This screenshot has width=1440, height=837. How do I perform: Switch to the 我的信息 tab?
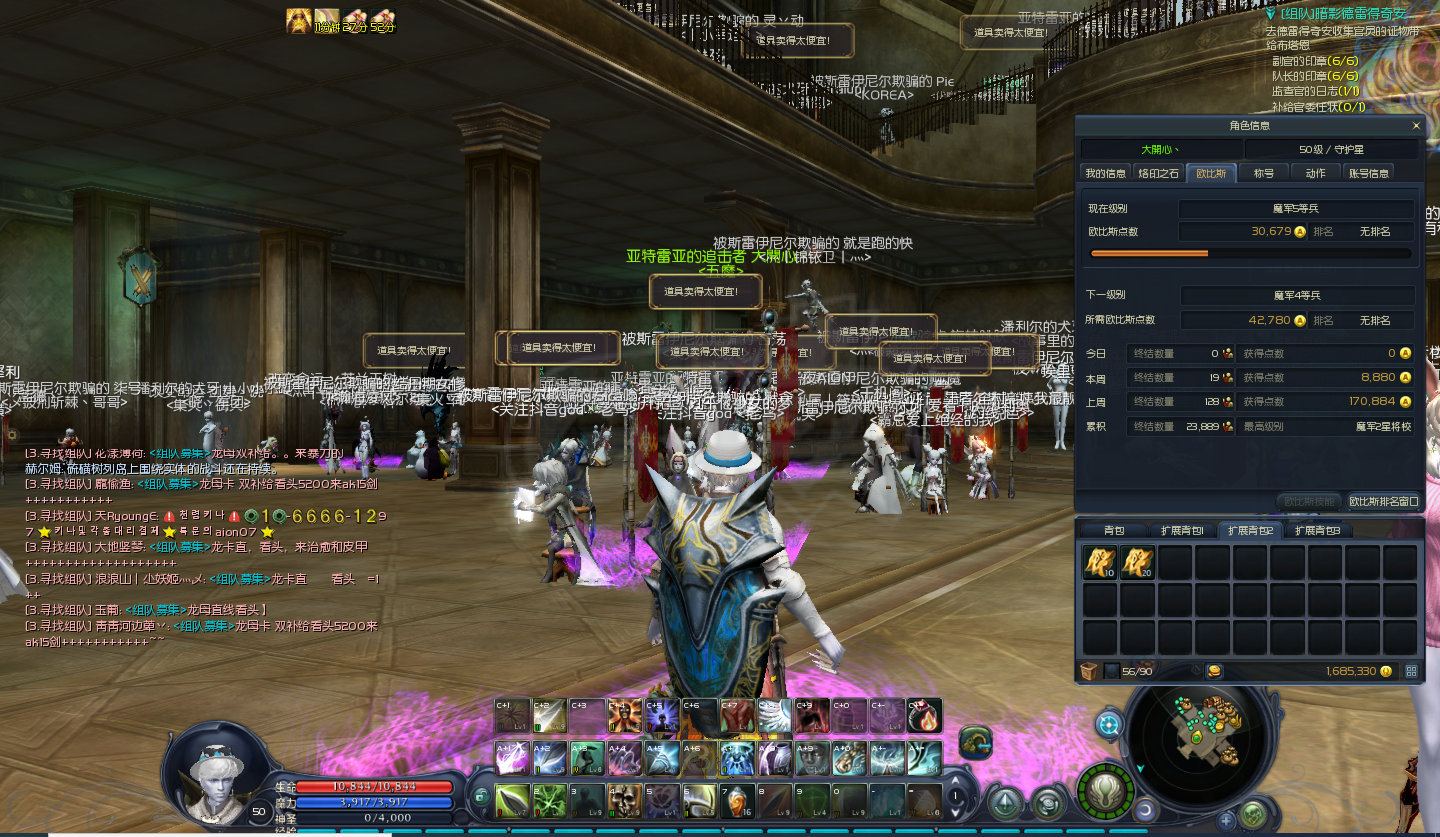(x=1105, y=173)
